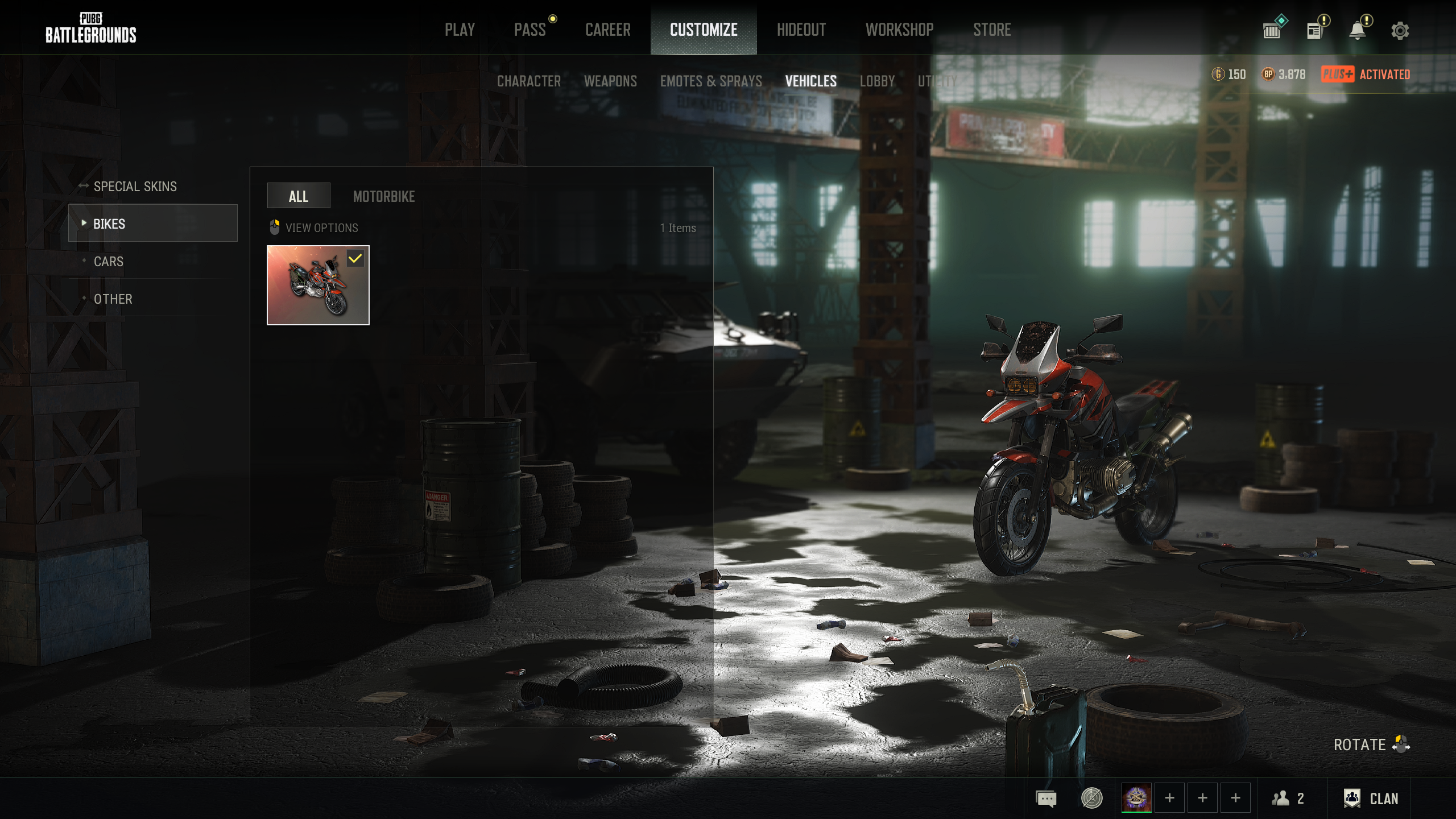Open the Career section
The image size is (1456, 819).
(x=607, y=30)
